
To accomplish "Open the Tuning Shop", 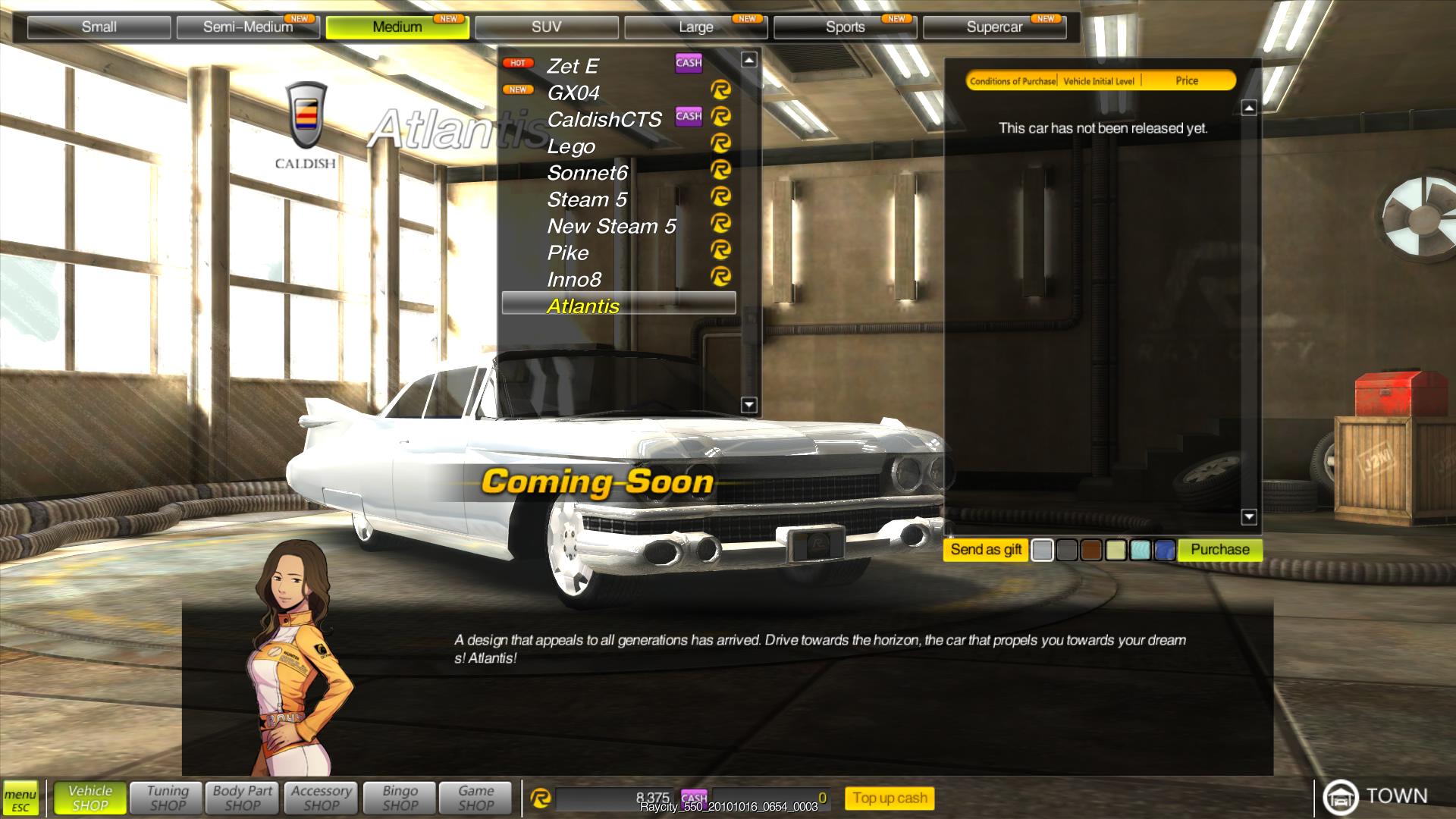I will [168, 798].
